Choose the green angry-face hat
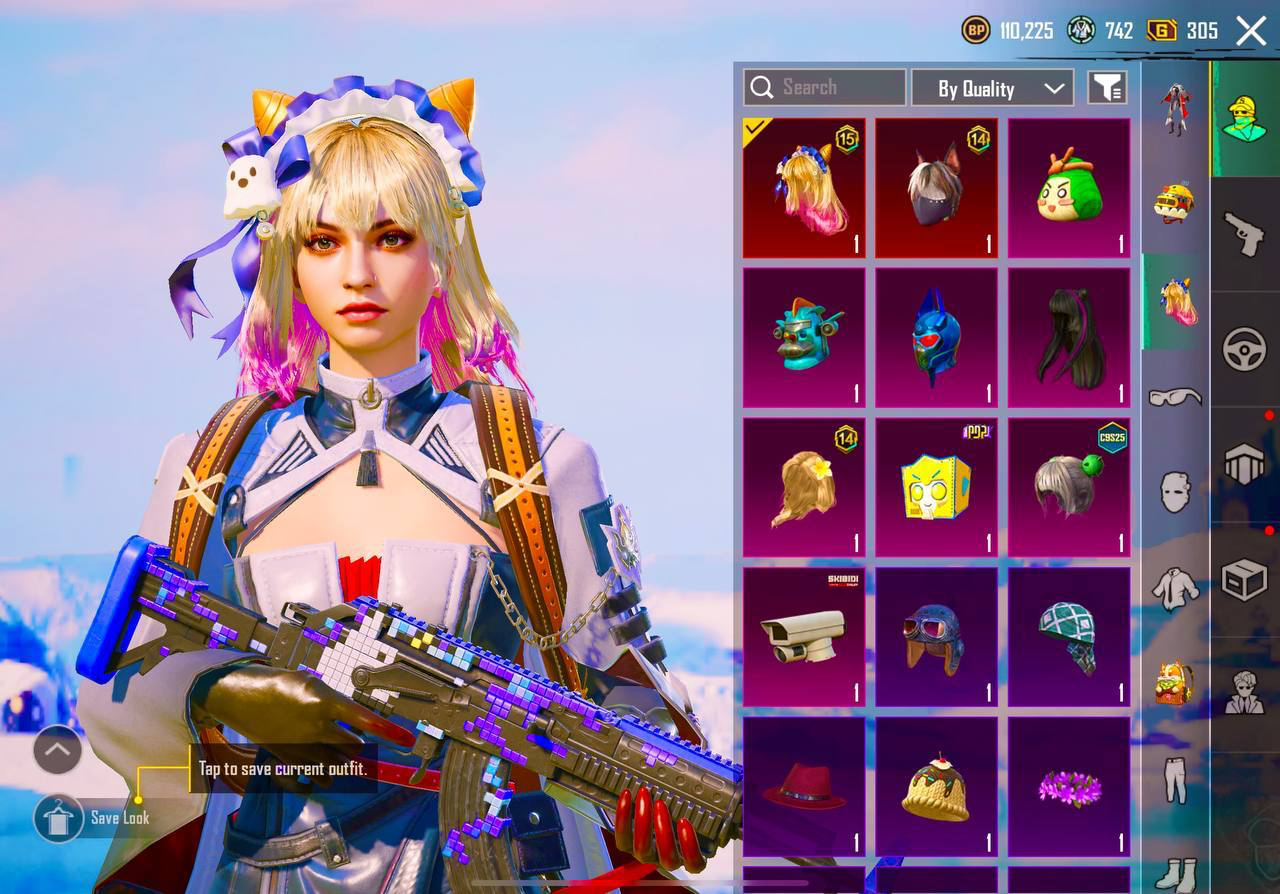 point(1068,188)
